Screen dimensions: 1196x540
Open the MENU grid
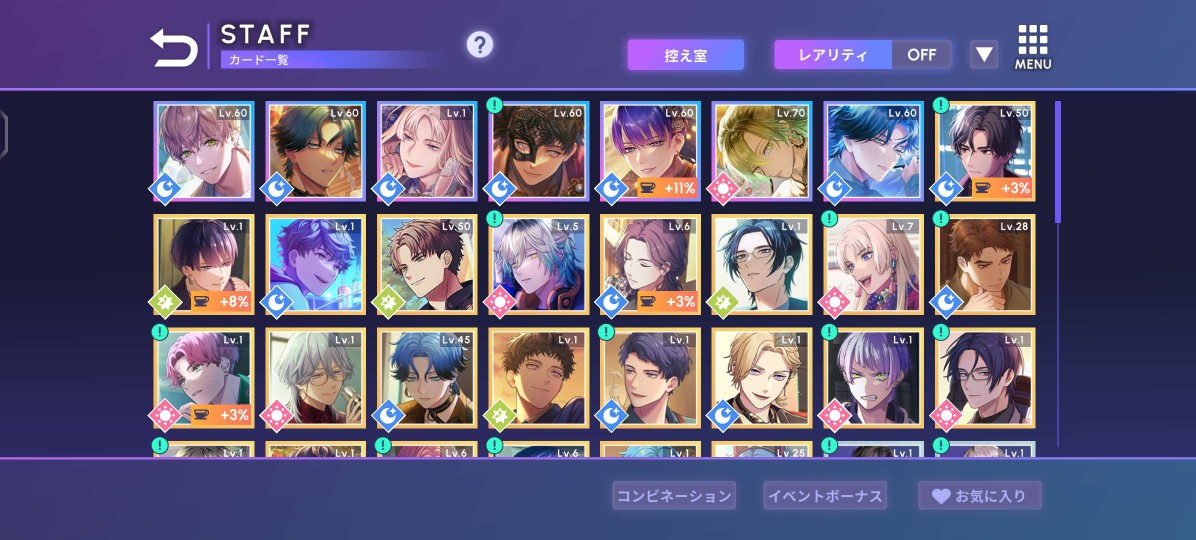coord(1033,47)
